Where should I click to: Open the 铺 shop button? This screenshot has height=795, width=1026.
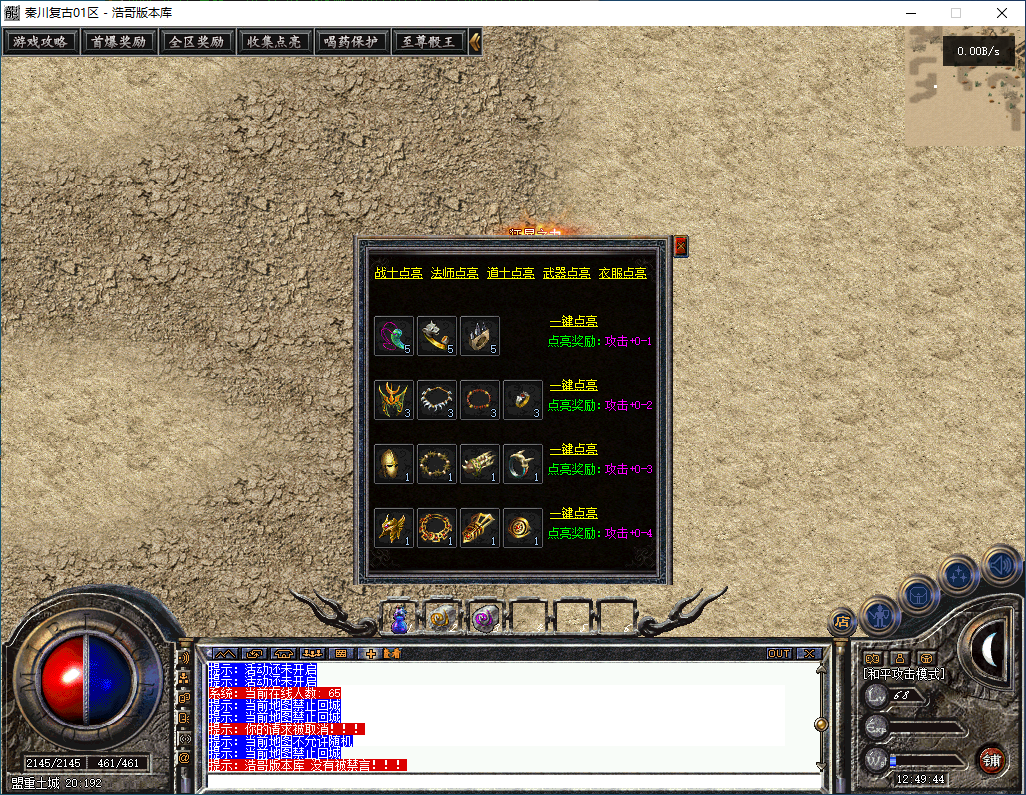(x=990, y=759)
